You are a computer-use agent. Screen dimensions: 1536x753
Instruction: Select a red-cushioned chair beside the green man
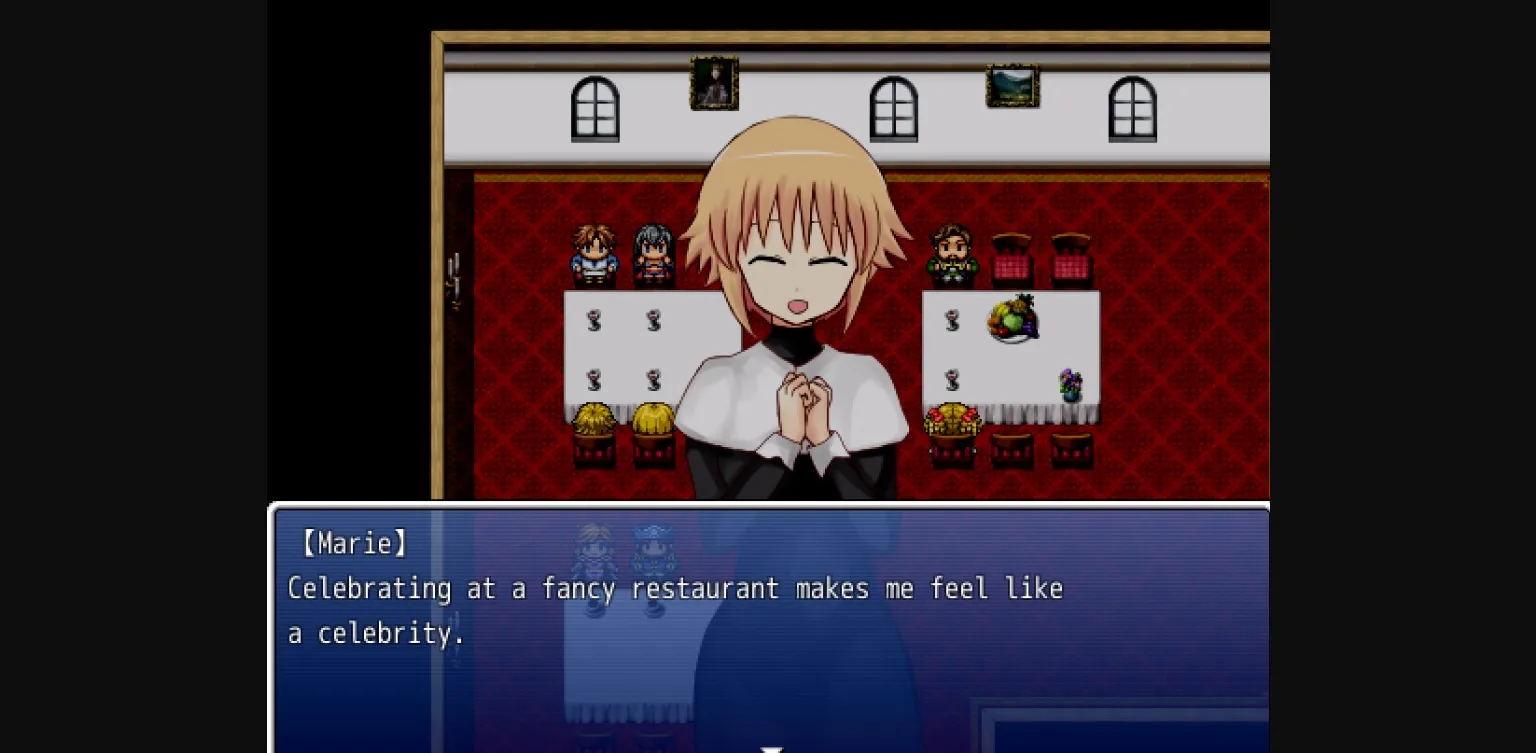tap(1011, 255)
